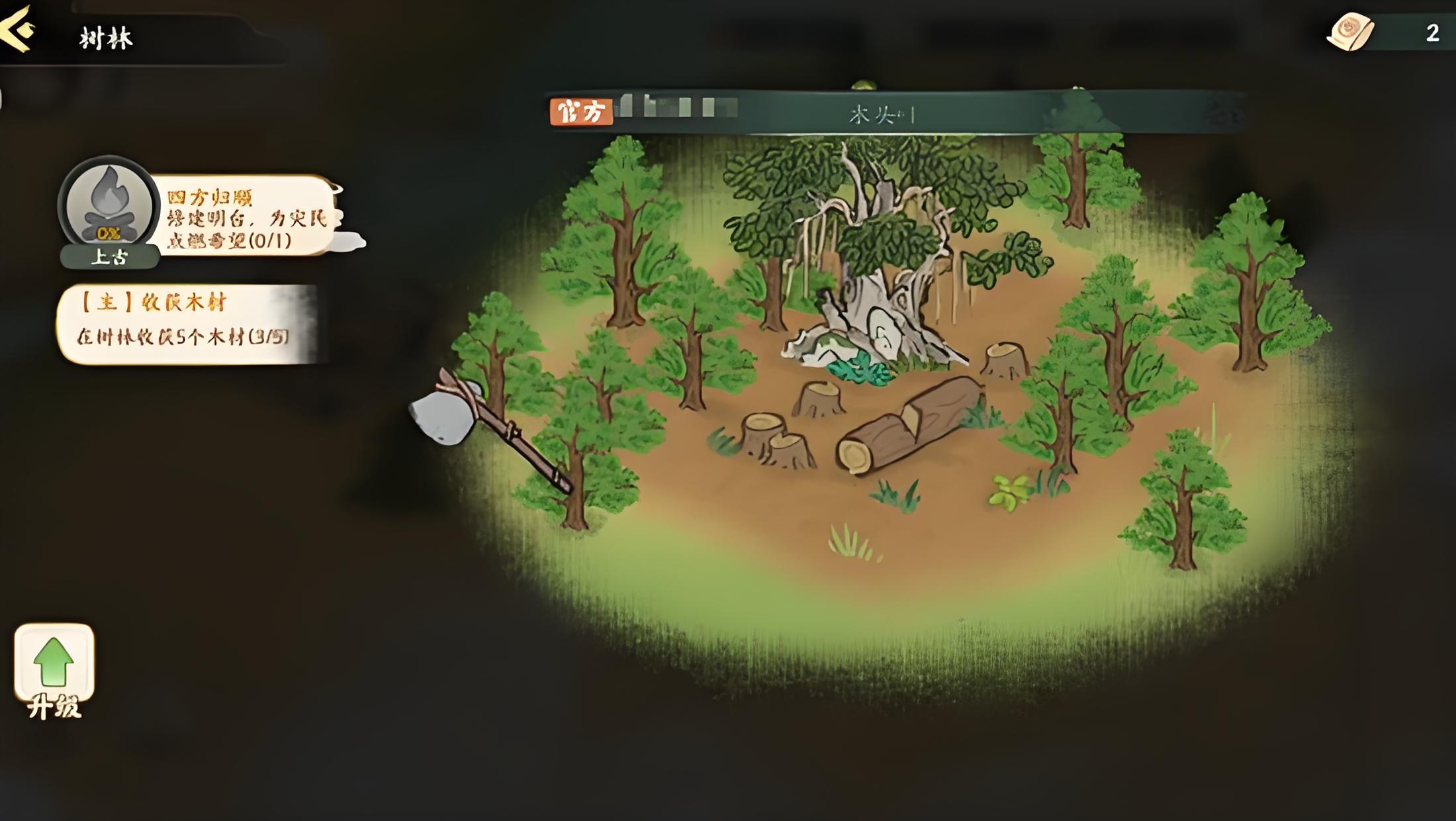Viewport: 1456px width, 821px height.
Task: Tap the scroll currency icon
Action: pyautogui.click(x=1350, y=32)
